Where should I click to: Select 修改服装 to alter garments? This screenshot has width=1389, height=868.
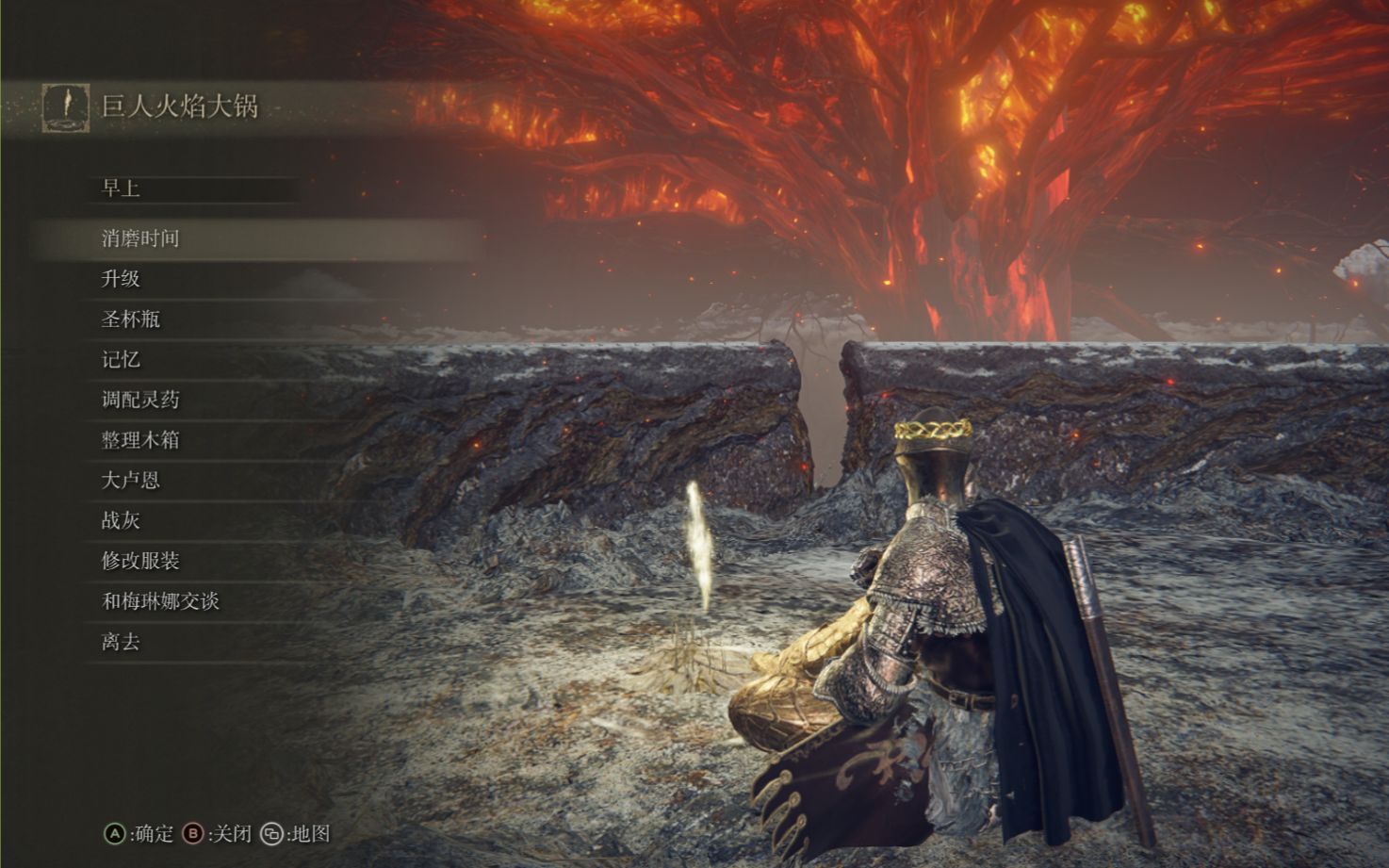(x=140, y=562)
